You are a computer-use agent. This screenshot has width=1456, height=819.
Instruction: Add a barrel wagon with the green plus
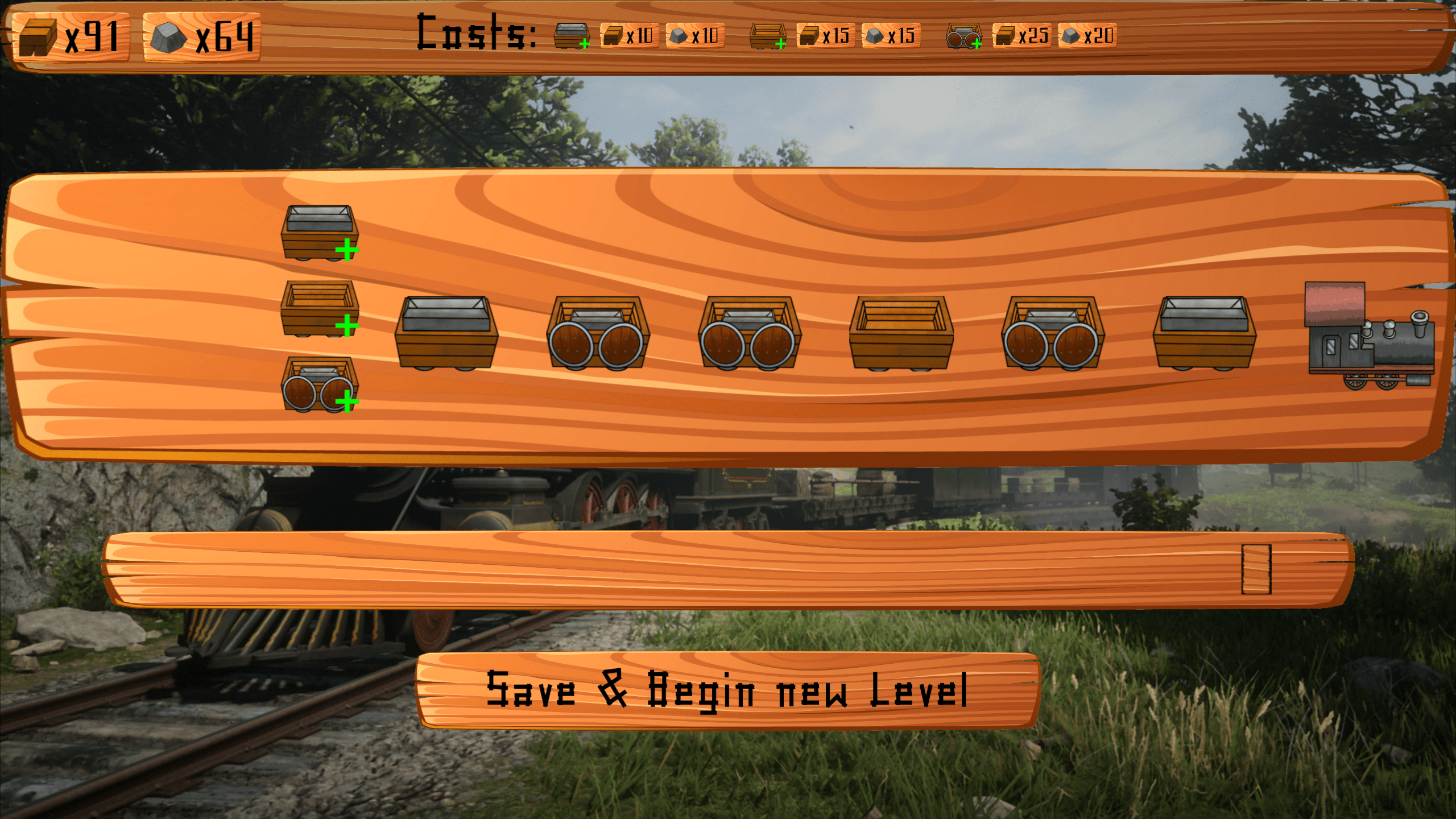tap(320, 384)
